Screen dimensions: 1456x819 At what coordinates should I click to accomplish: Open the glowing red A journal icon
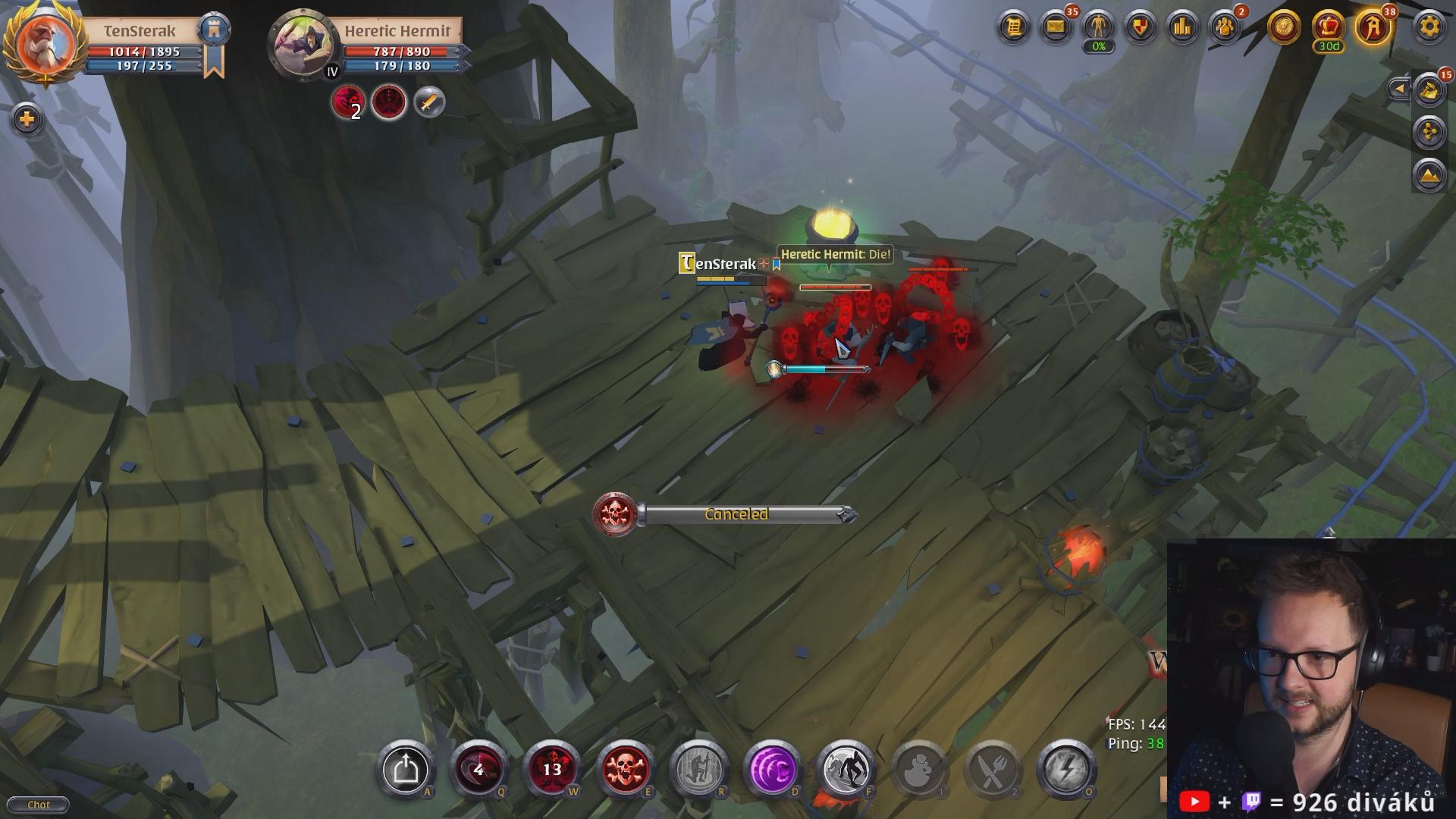pyautogui.click(x=1373, y=28)
